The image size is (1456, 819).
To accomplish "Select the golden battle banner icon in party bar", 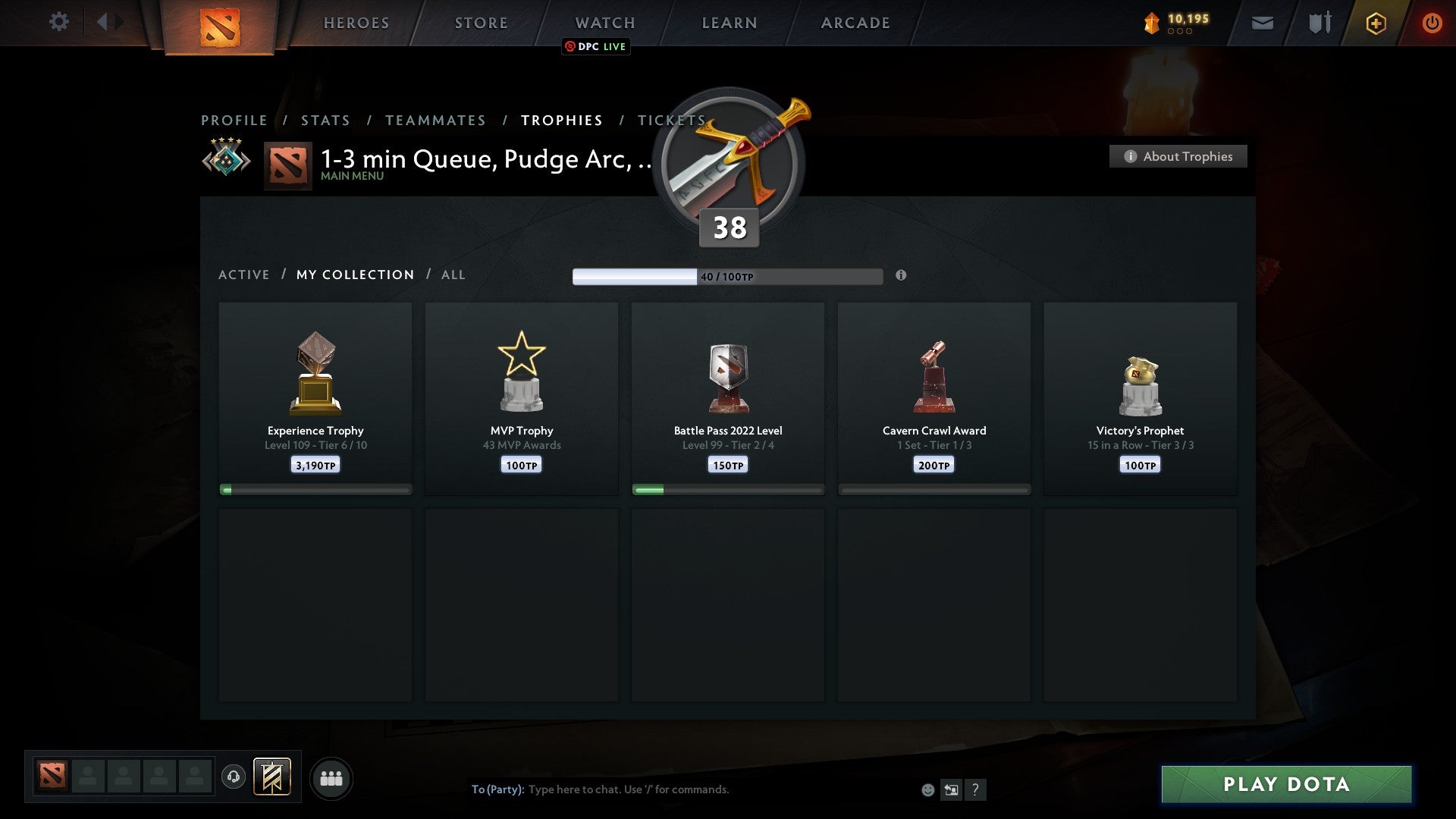I will click(x=273, y=778).
